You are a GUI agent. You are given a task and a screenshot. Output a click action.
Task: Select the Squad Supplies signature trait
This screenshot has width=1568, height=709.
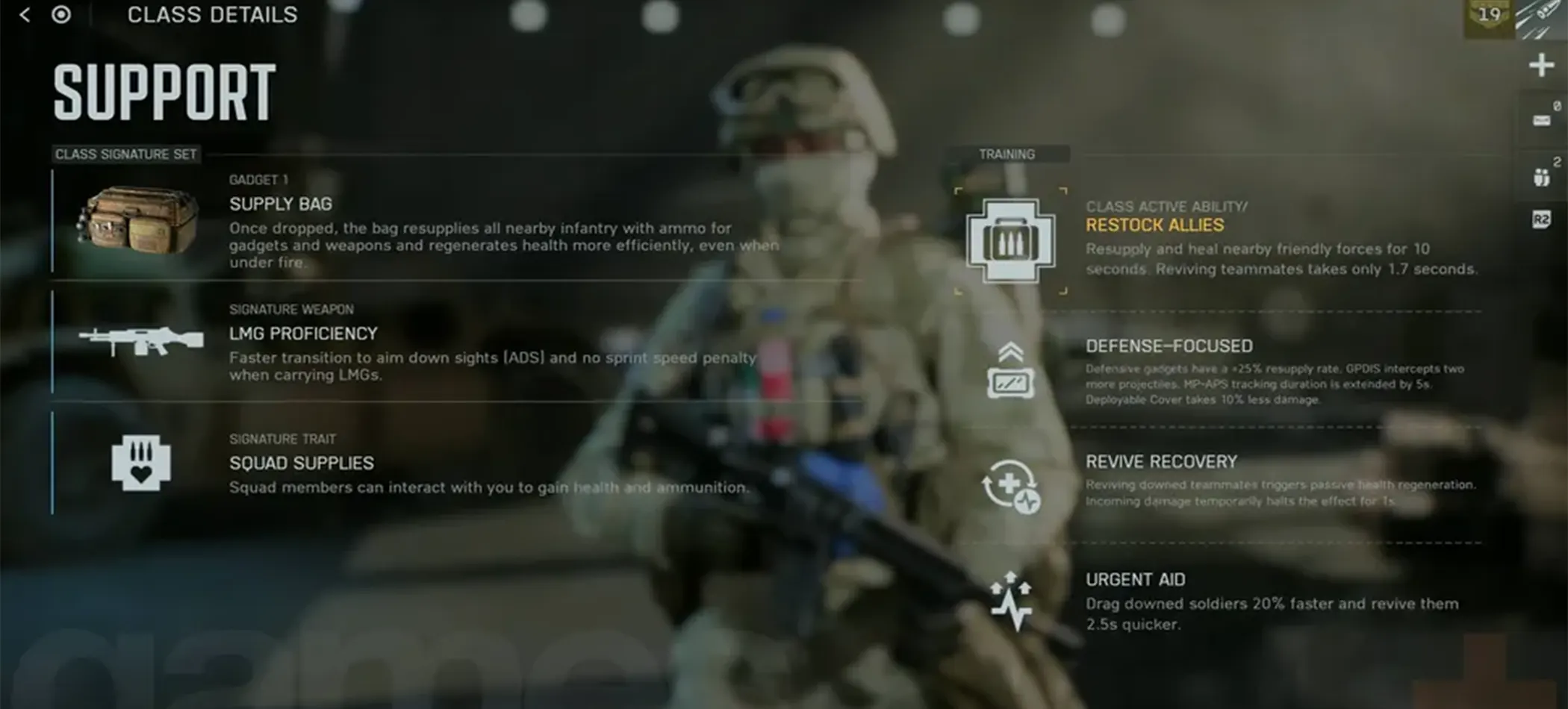[301, 463]
